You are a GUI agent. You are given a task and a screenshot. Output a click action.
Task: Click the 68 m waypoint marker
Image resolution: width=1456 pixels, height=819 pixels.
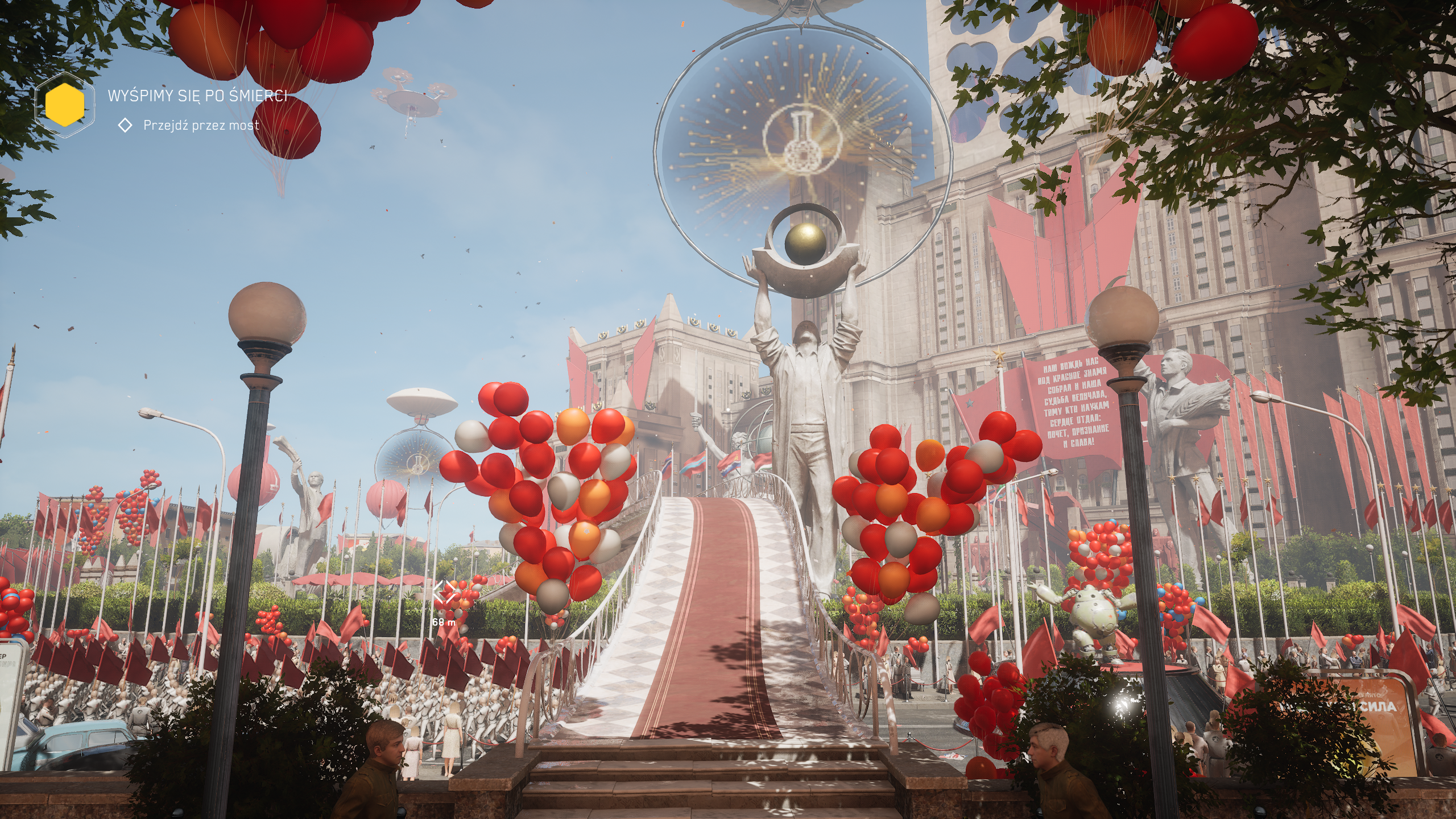[444, 593]
